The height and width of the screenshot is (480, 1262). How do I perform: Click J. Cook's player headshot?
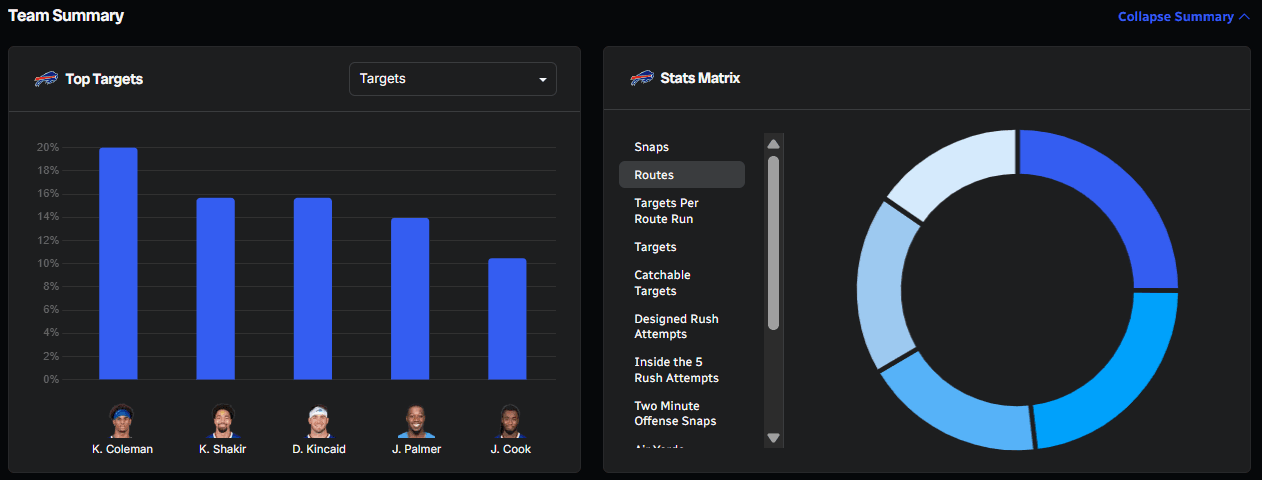(510, 421)
